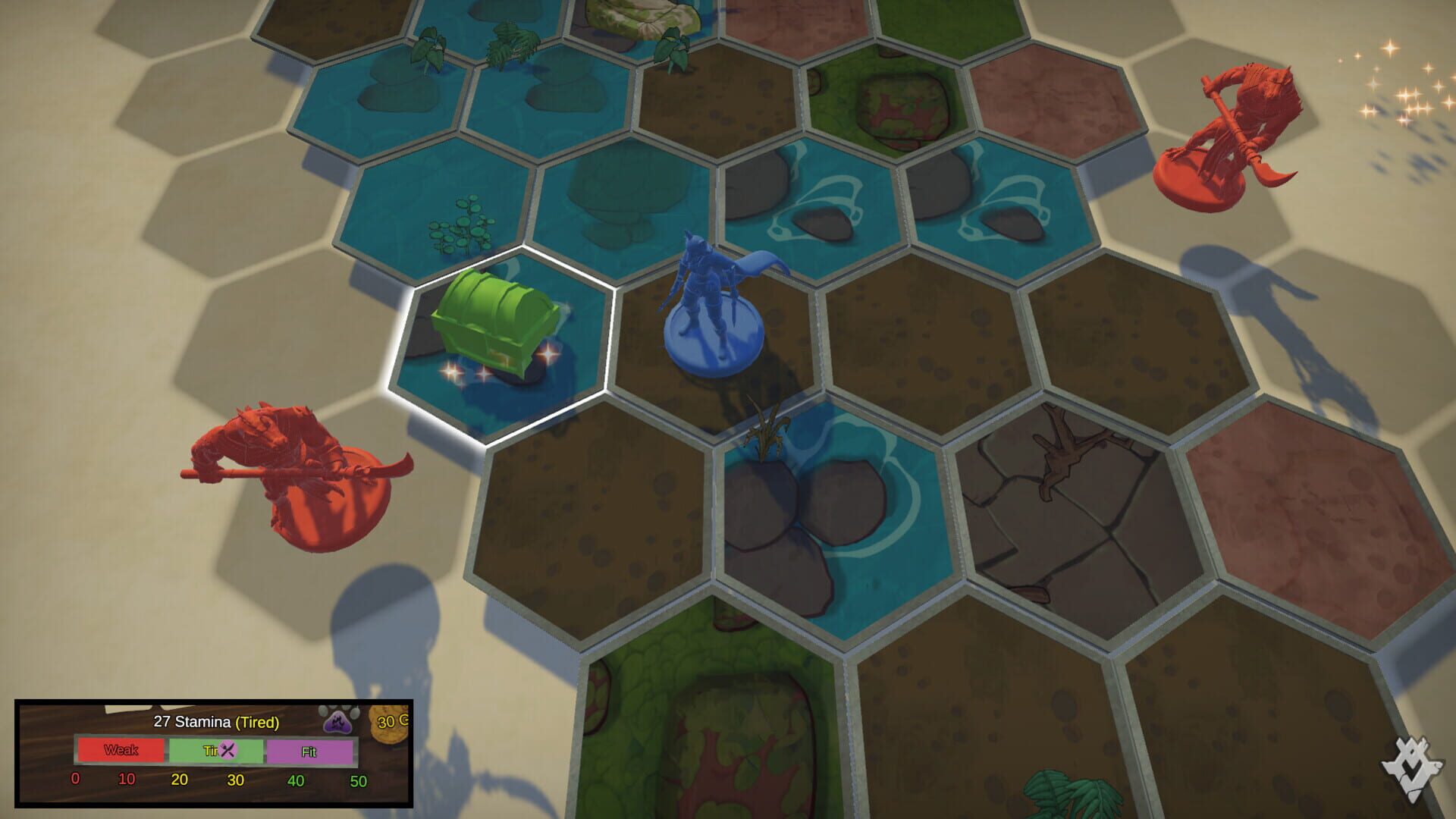Click the purple paw print stamina icon
Image resolution: width=1456 pixels, height=819 pixels.
pos(339,724)
